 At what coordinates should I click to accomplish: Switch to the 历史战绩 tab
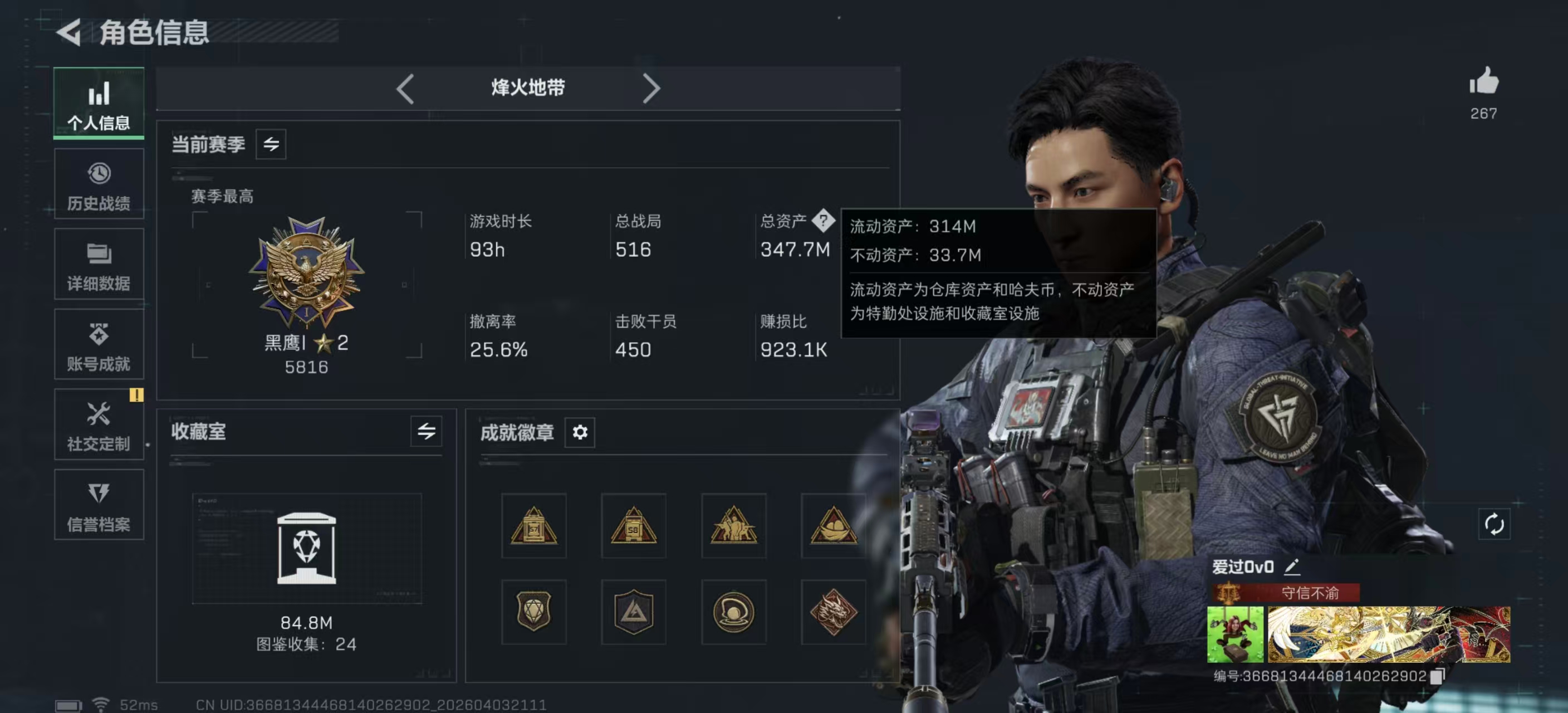click(99, 184)
